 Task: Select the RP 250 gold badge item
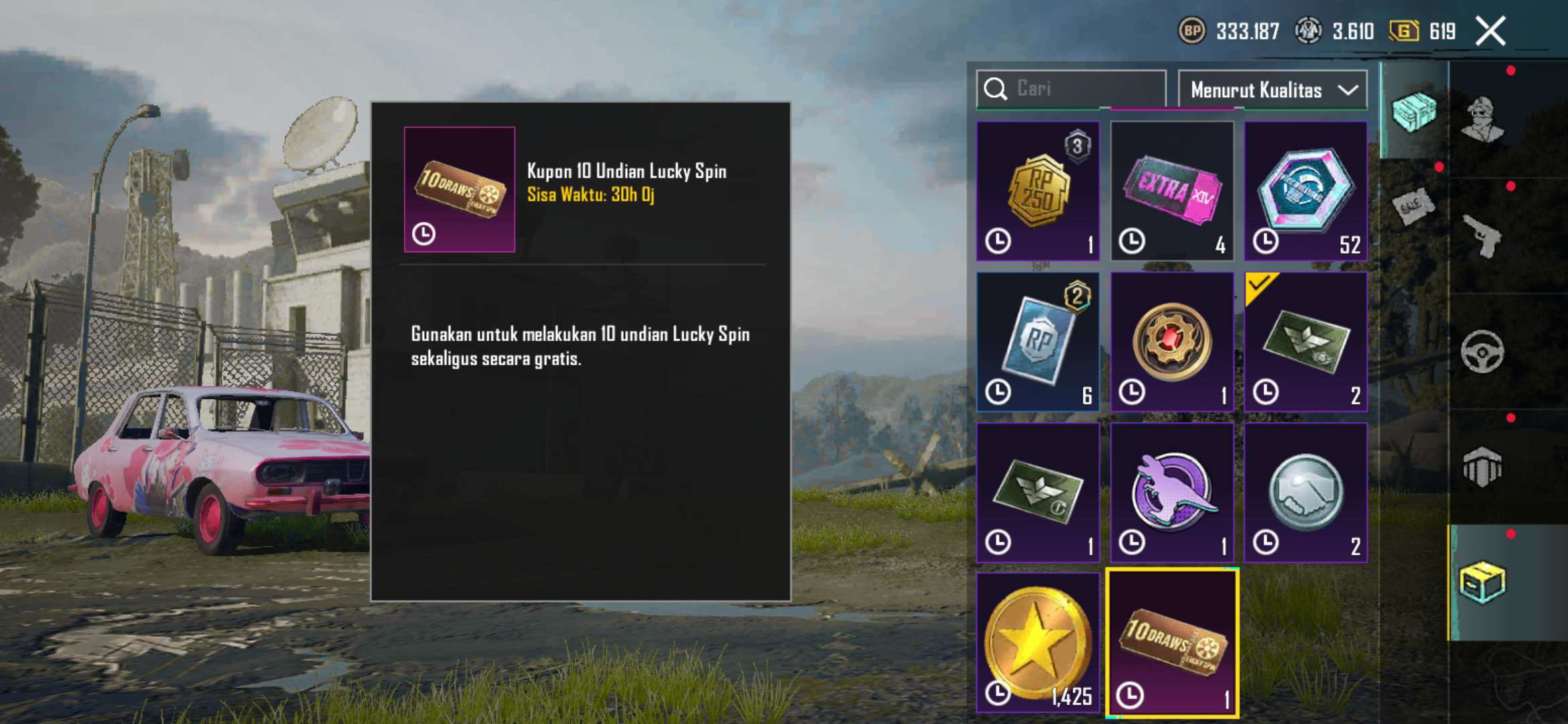click(1038, 191)
